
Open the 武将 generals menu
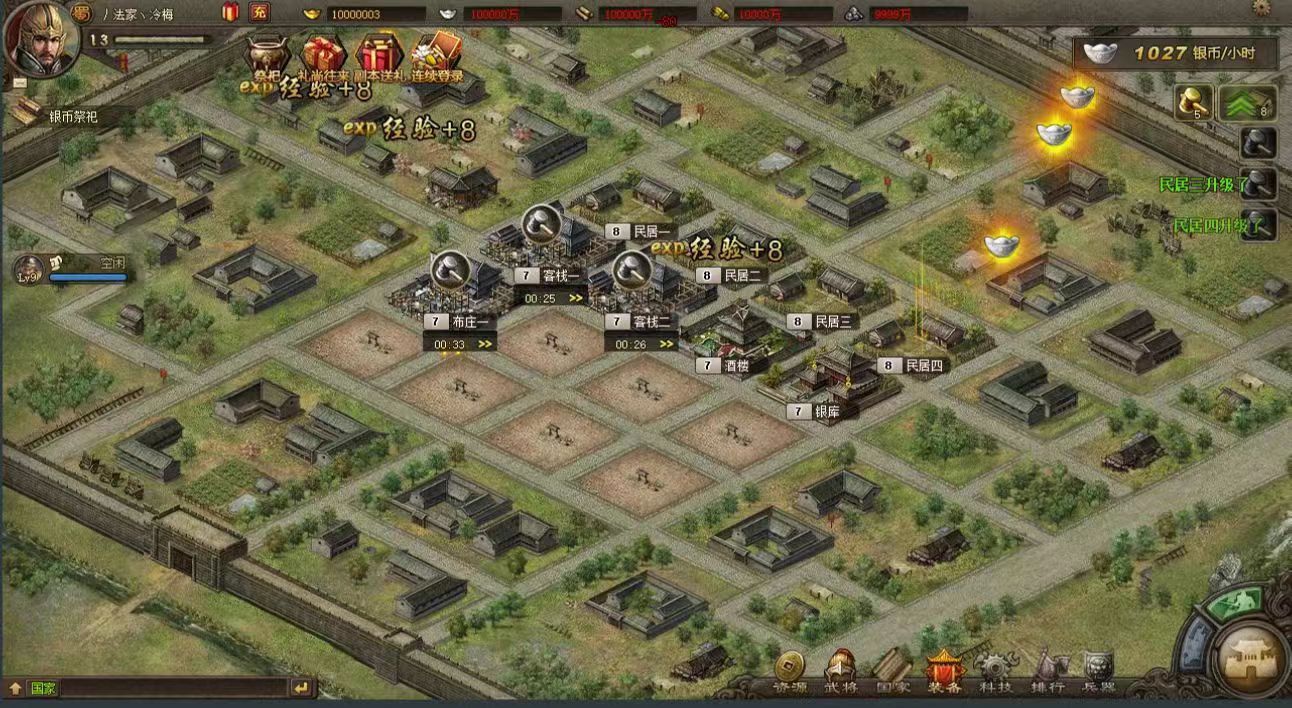point(840,671)
